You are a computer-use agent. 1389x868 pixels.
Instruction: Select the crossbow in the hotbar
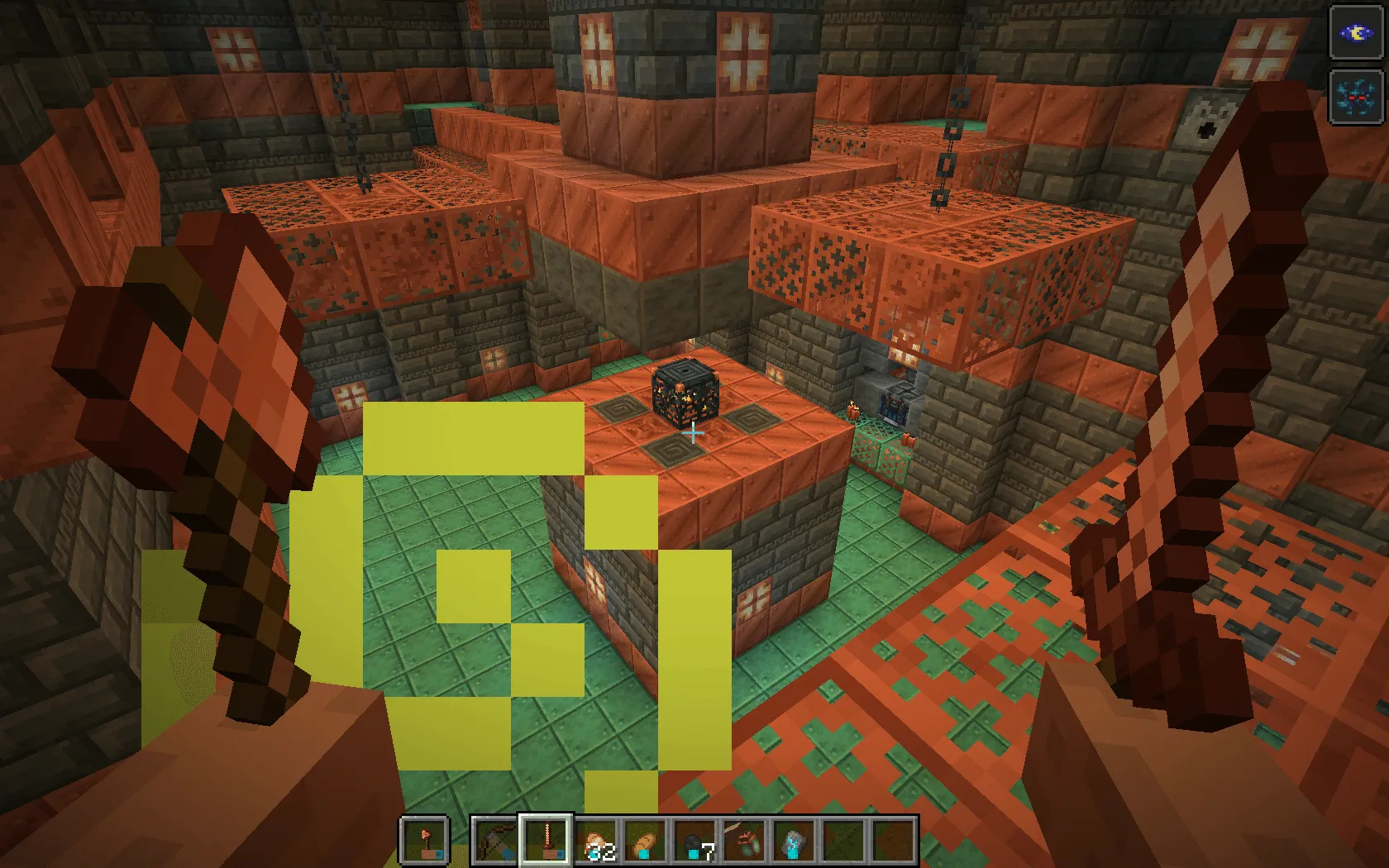point(493,842)
